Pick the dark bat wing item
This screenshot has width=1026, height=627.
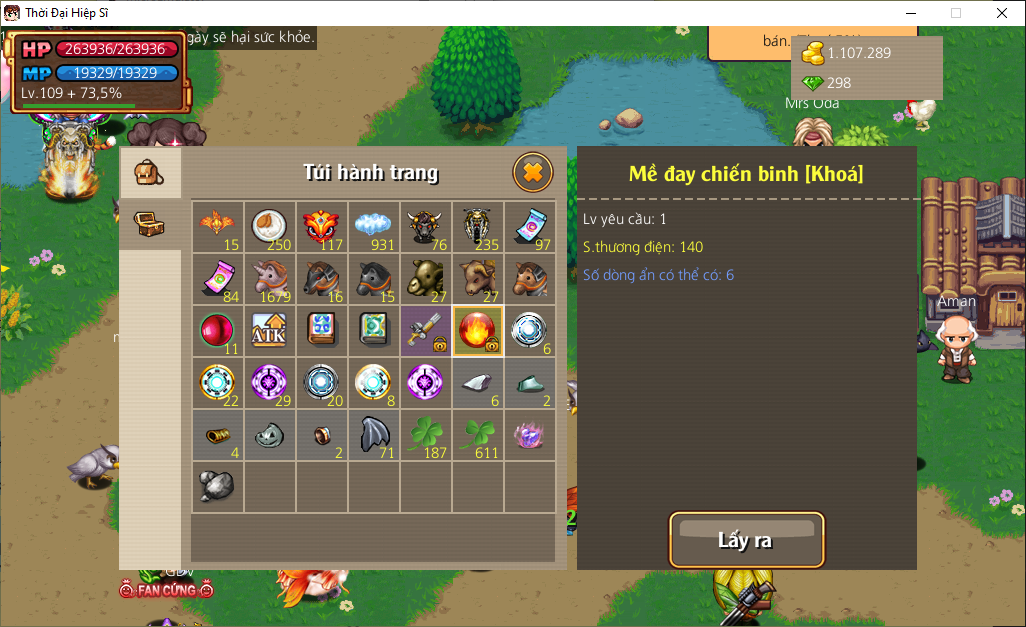pos(374,435)
